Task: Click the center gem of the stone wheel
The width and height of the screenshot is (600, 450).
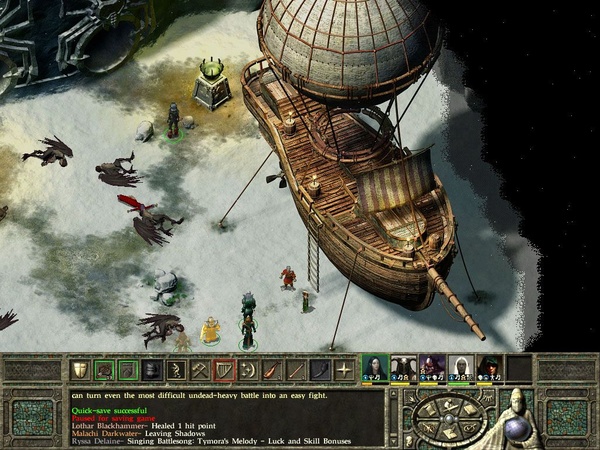Action: click(x=450, y=417)
